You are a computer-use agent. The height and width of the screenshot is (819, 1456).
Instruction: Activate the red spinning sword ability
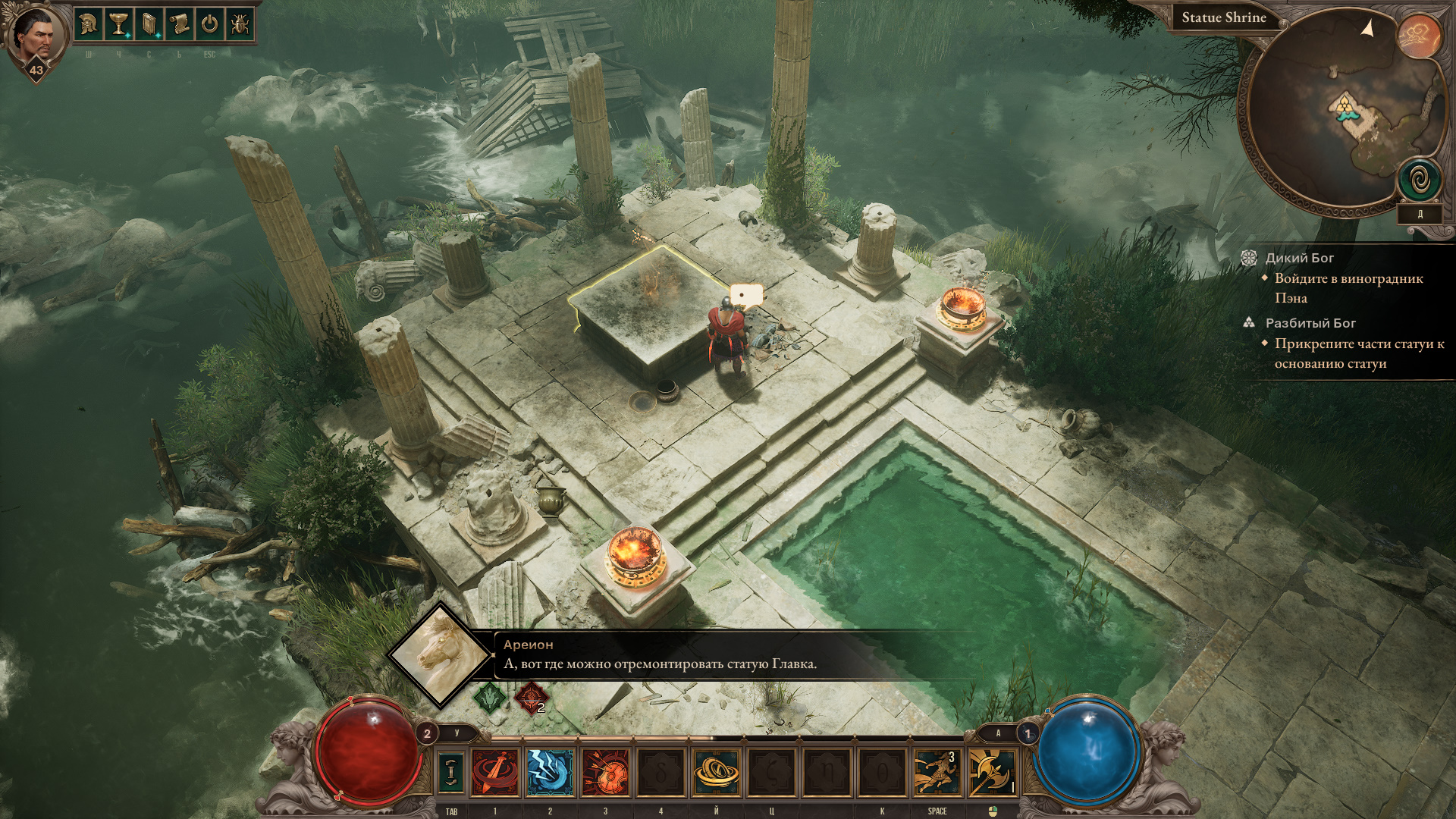[x=495, y=772]
